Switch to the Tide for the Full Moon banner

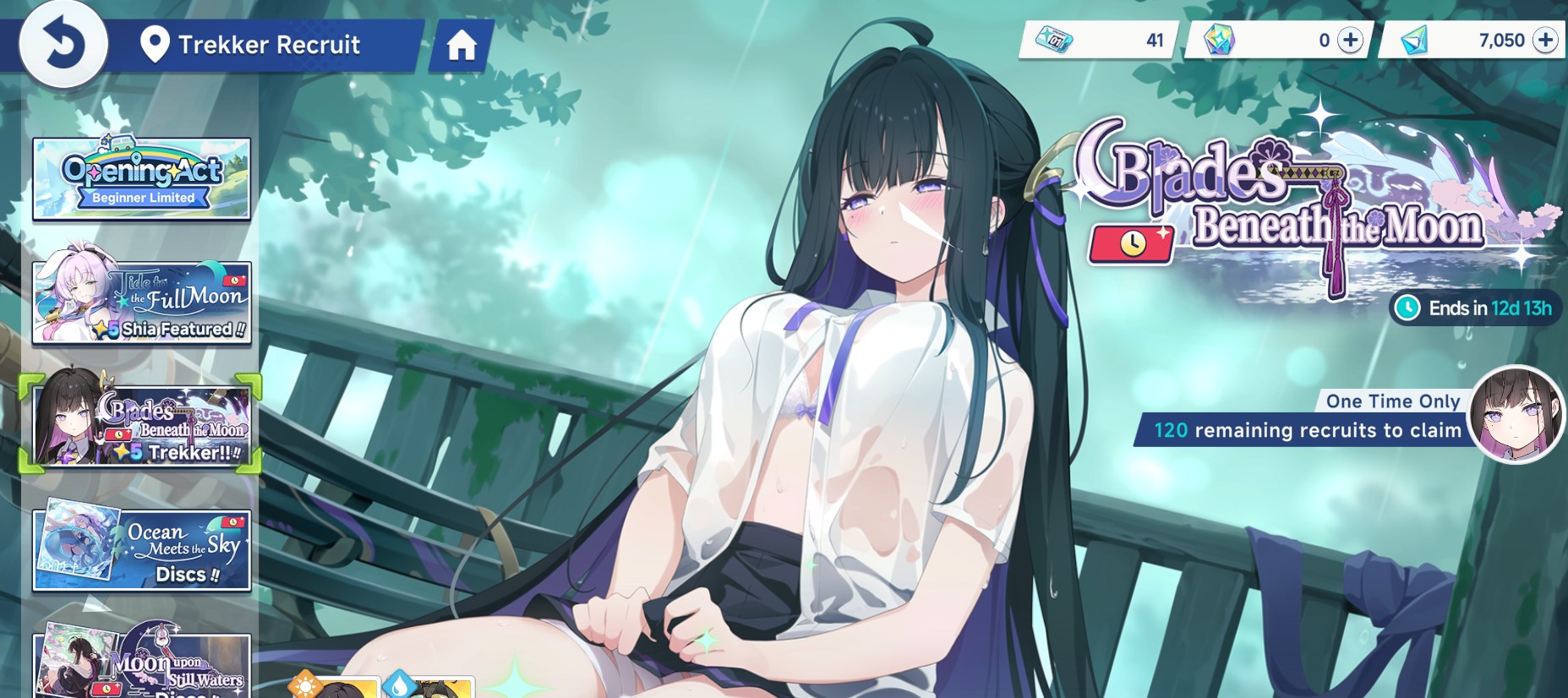point(140,301)
